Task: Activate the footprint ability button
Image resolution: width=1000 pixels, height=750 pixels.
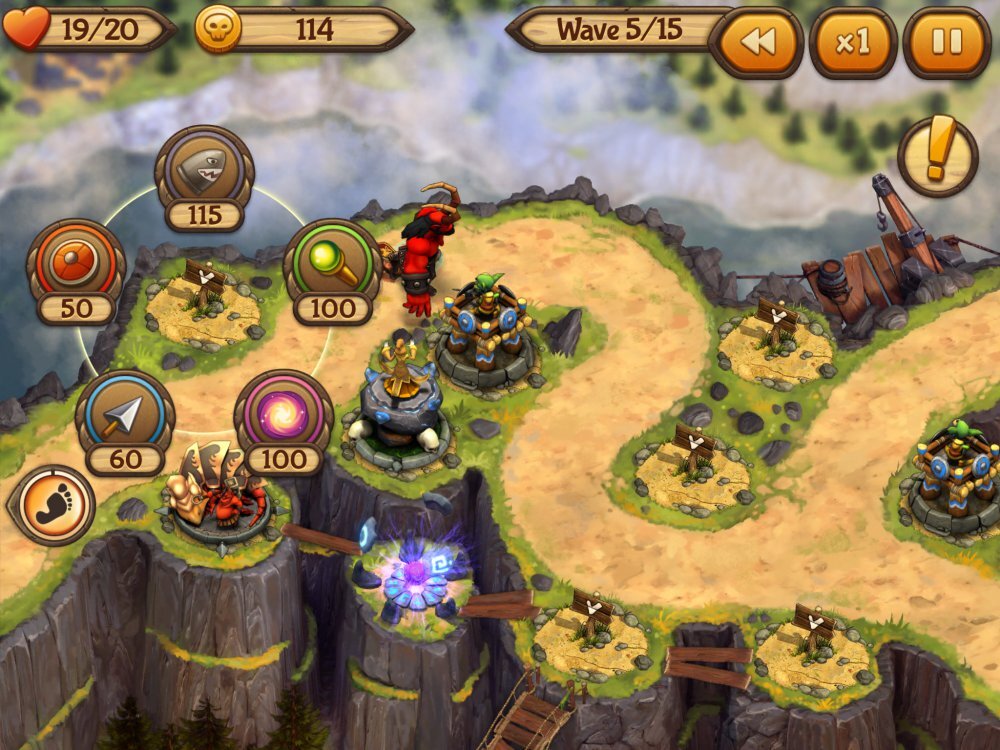Action: [51, 504]
